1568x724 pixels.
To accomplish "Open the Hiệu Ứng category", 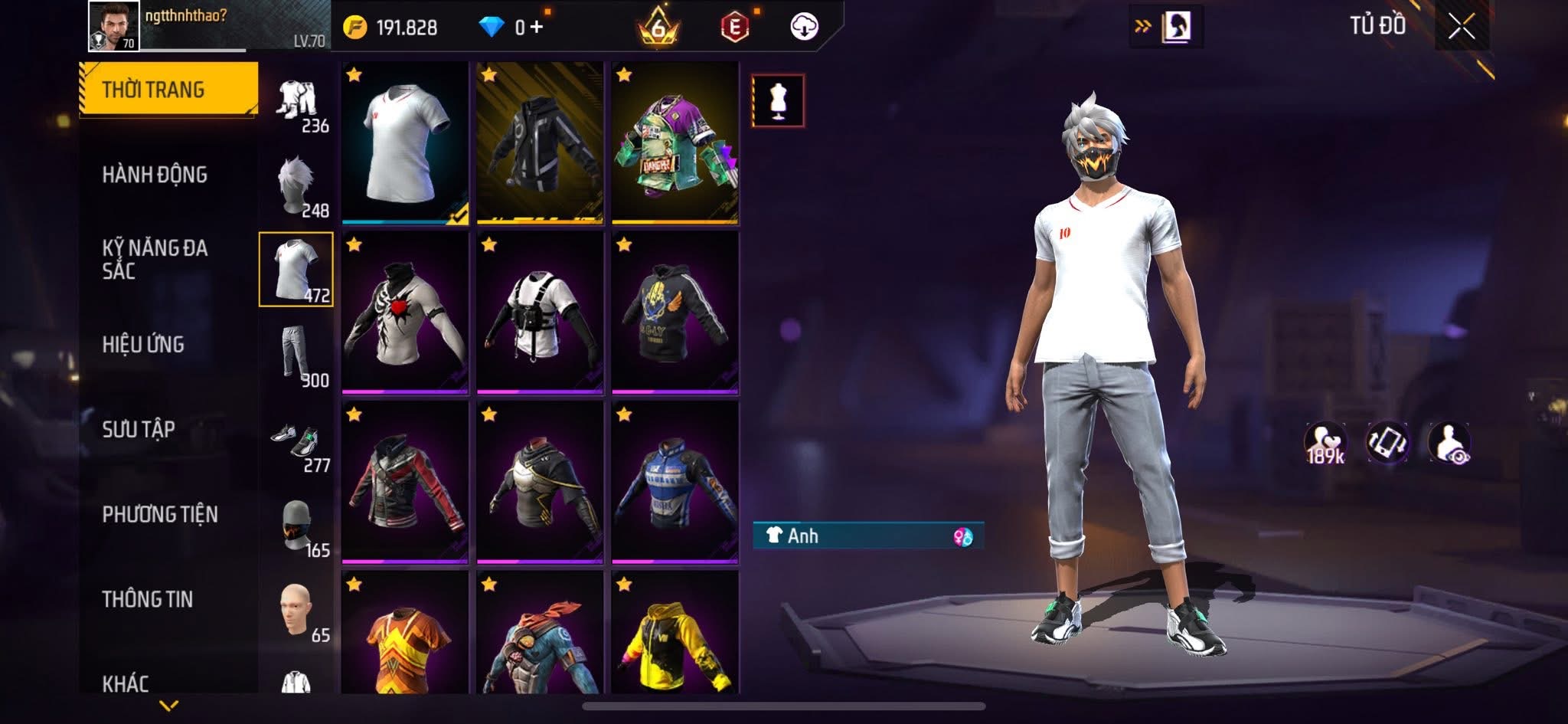I will [143, 345].
